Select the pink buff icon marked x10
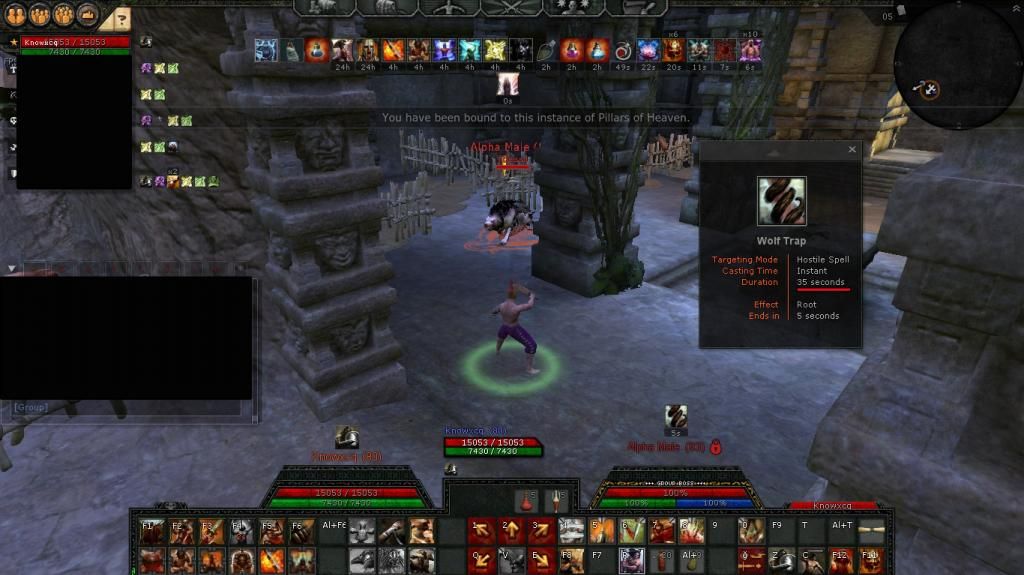1024x575 pixels. pyautogui.click(x=750, y=50)
